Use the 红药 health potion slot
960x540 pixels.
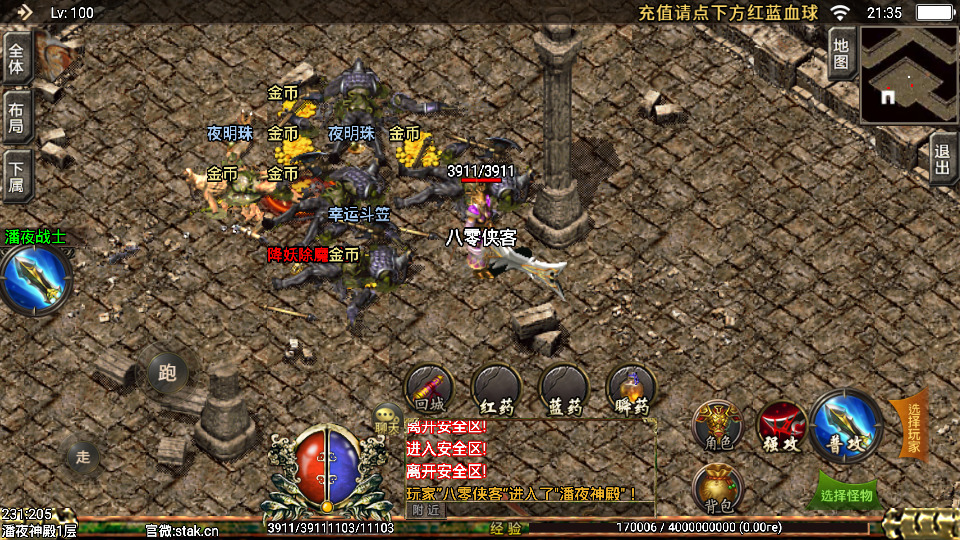coord(496,388)
